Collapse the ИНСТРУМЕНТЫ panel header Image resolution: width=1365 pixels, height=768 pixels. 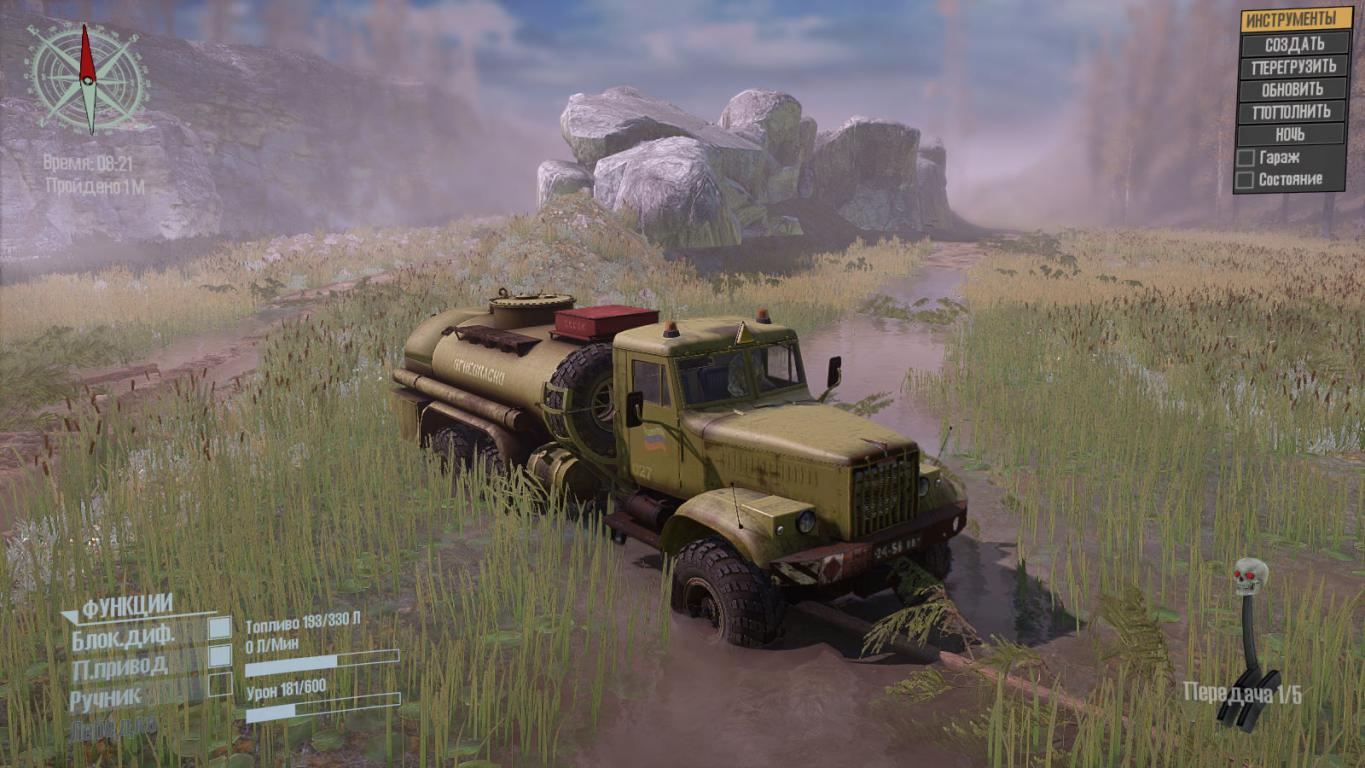click(1294, 20)
